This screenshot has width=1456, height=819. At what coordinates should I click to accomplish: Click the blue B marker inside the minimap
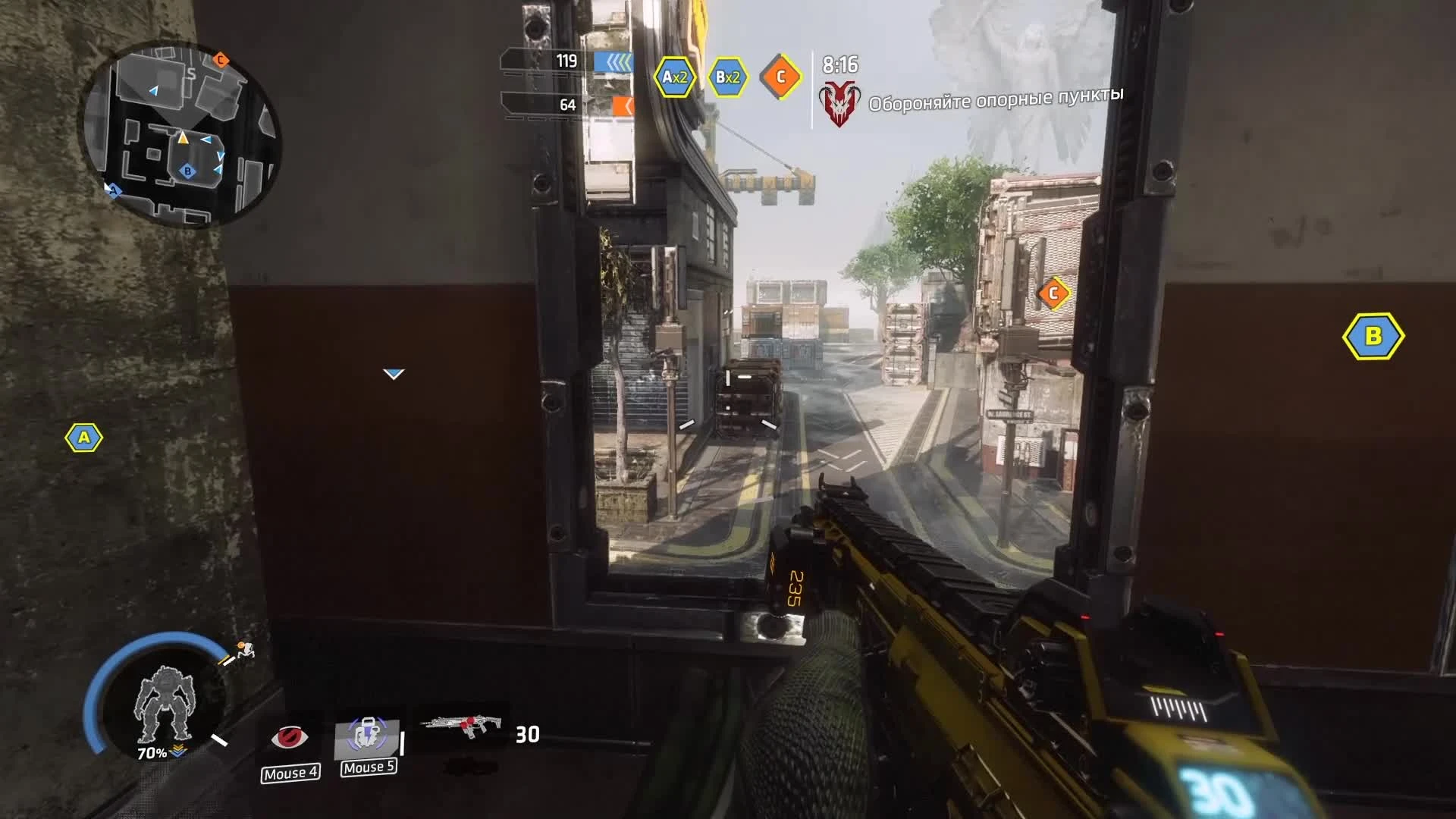point(189,172)
